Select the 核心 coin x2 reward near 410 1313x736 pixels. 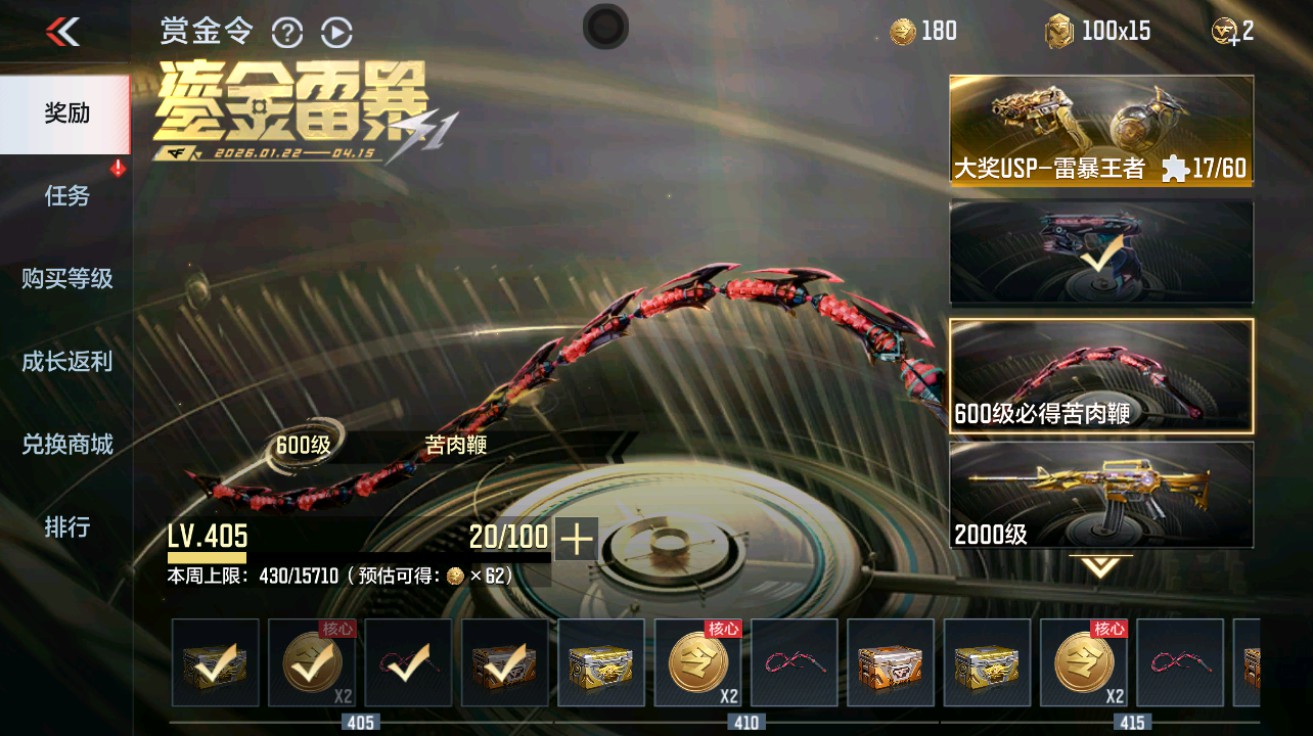[x=698, y=663]
